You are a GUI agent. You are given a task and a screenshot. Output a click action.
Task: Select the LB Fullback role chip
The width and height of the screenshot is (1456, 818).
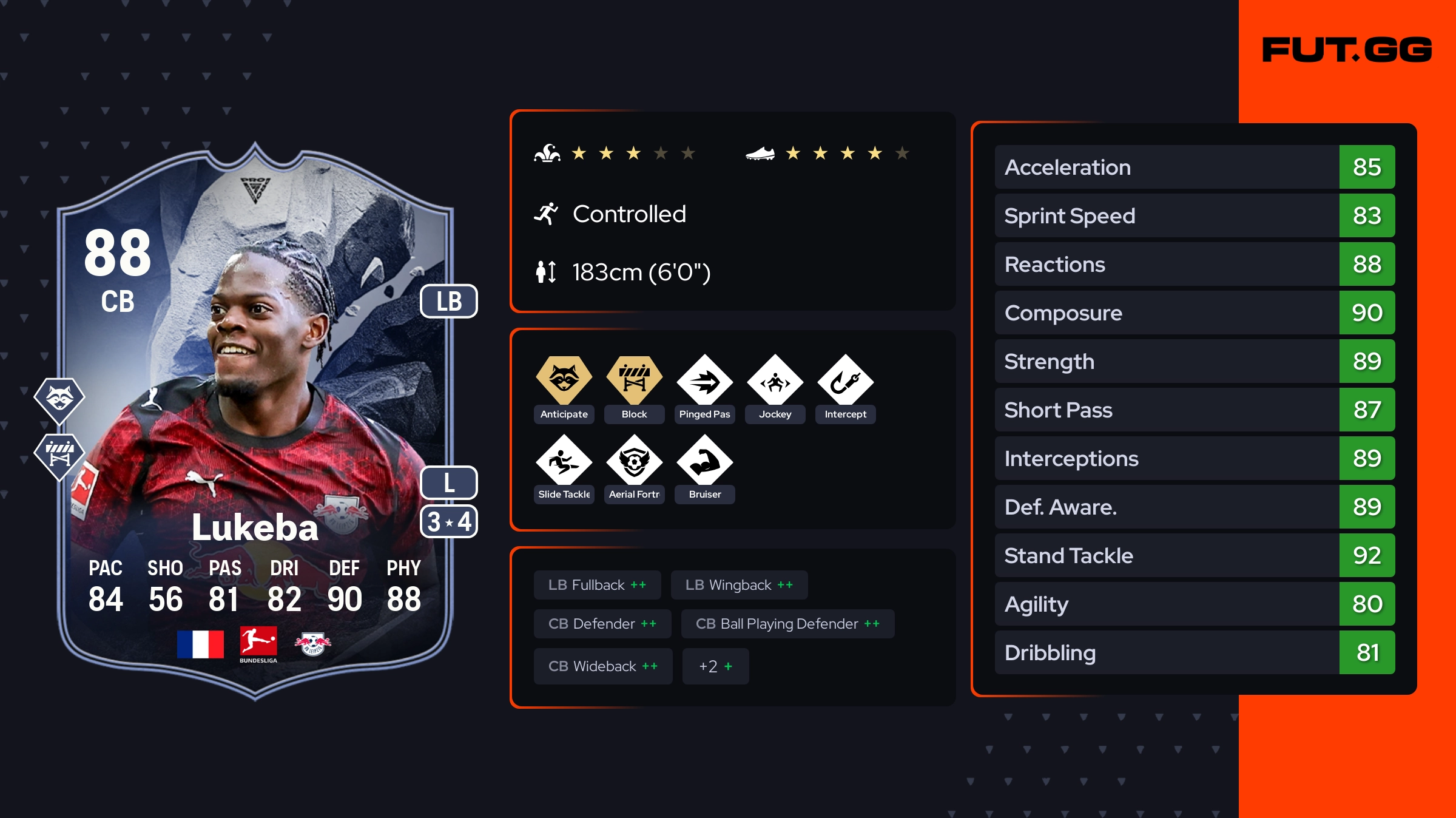[597, 585]
